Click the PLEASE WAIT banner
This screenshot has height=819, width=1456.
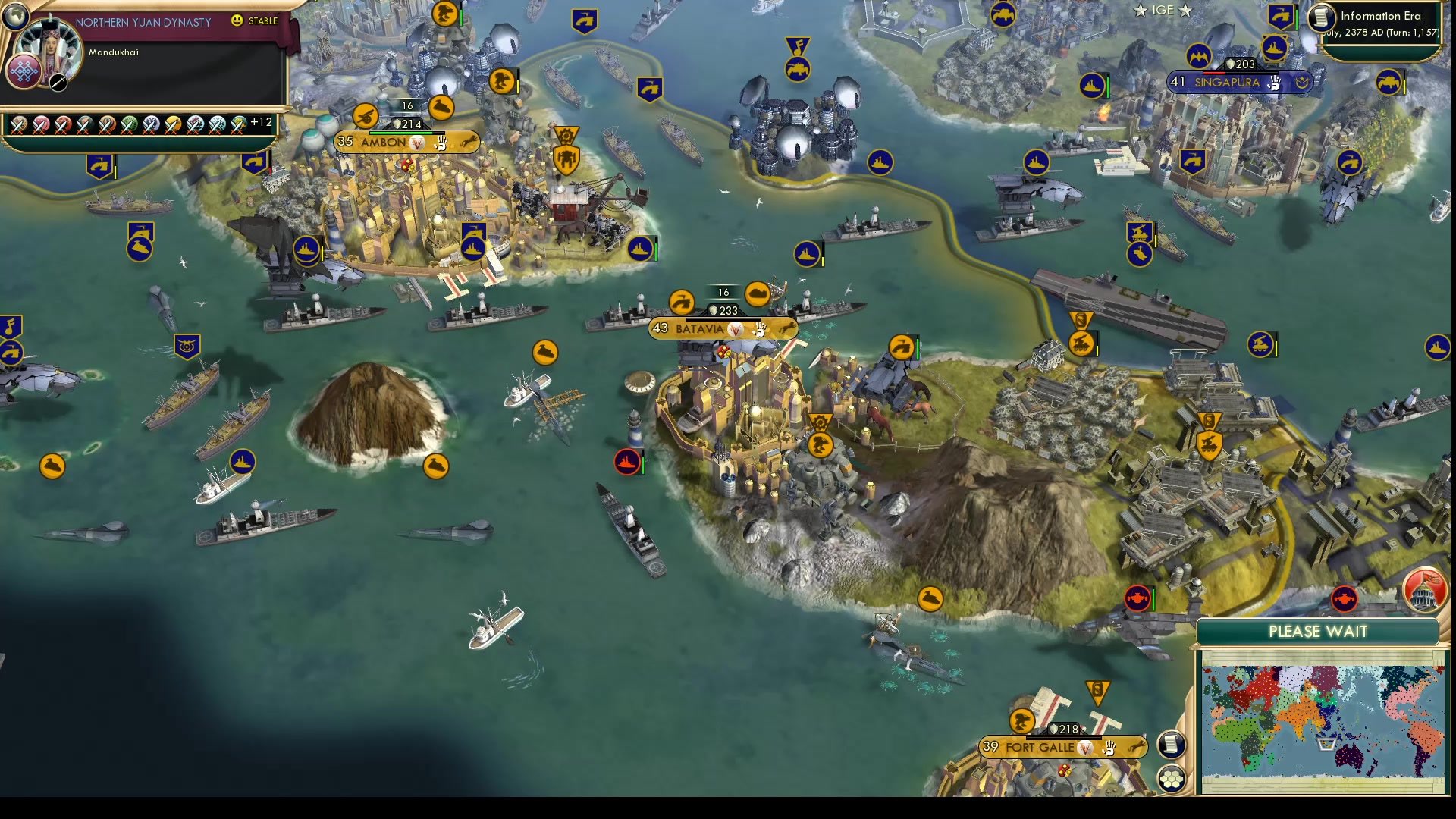[x=1317, y=632]
